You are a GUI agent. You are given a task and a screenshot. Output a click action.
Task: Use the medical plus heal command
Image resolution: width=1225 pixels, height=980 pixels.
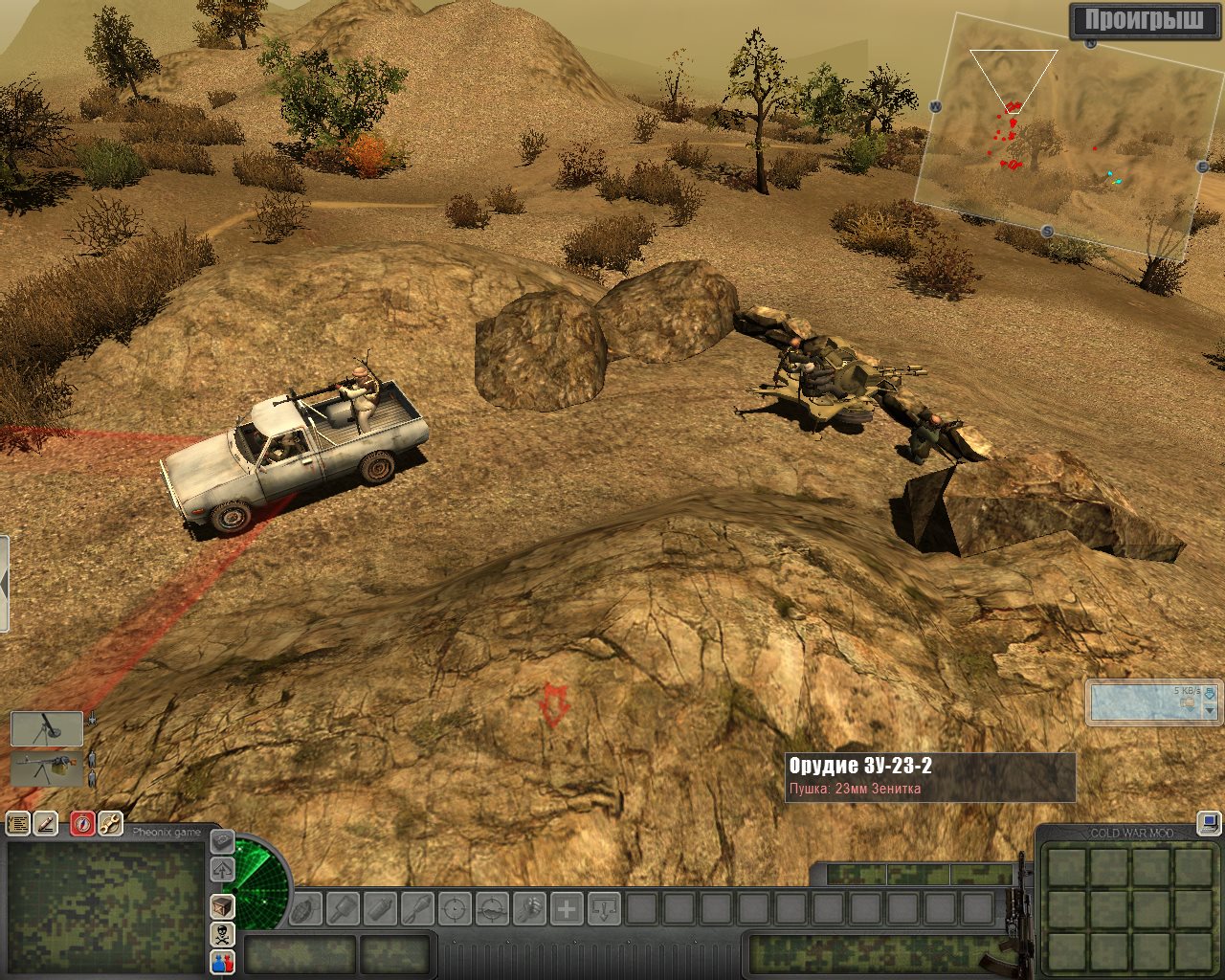pos(567,907)
